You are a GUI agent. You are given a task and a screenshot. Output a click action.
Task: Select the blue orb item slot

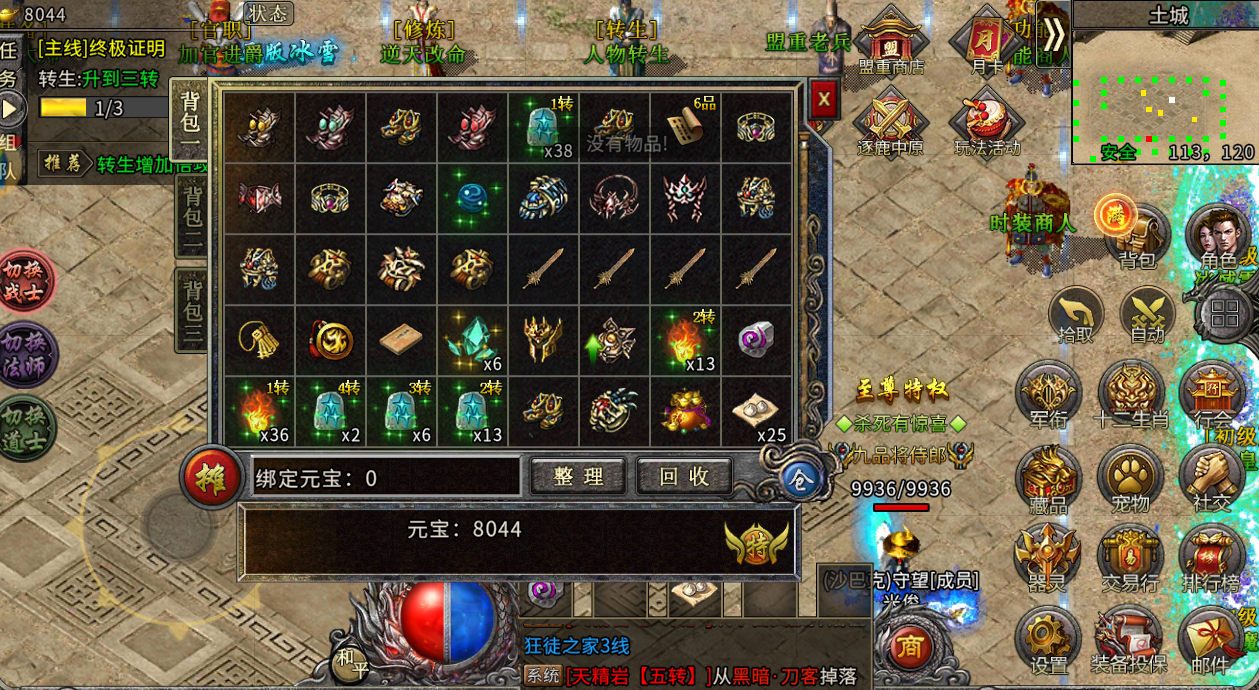473,197
